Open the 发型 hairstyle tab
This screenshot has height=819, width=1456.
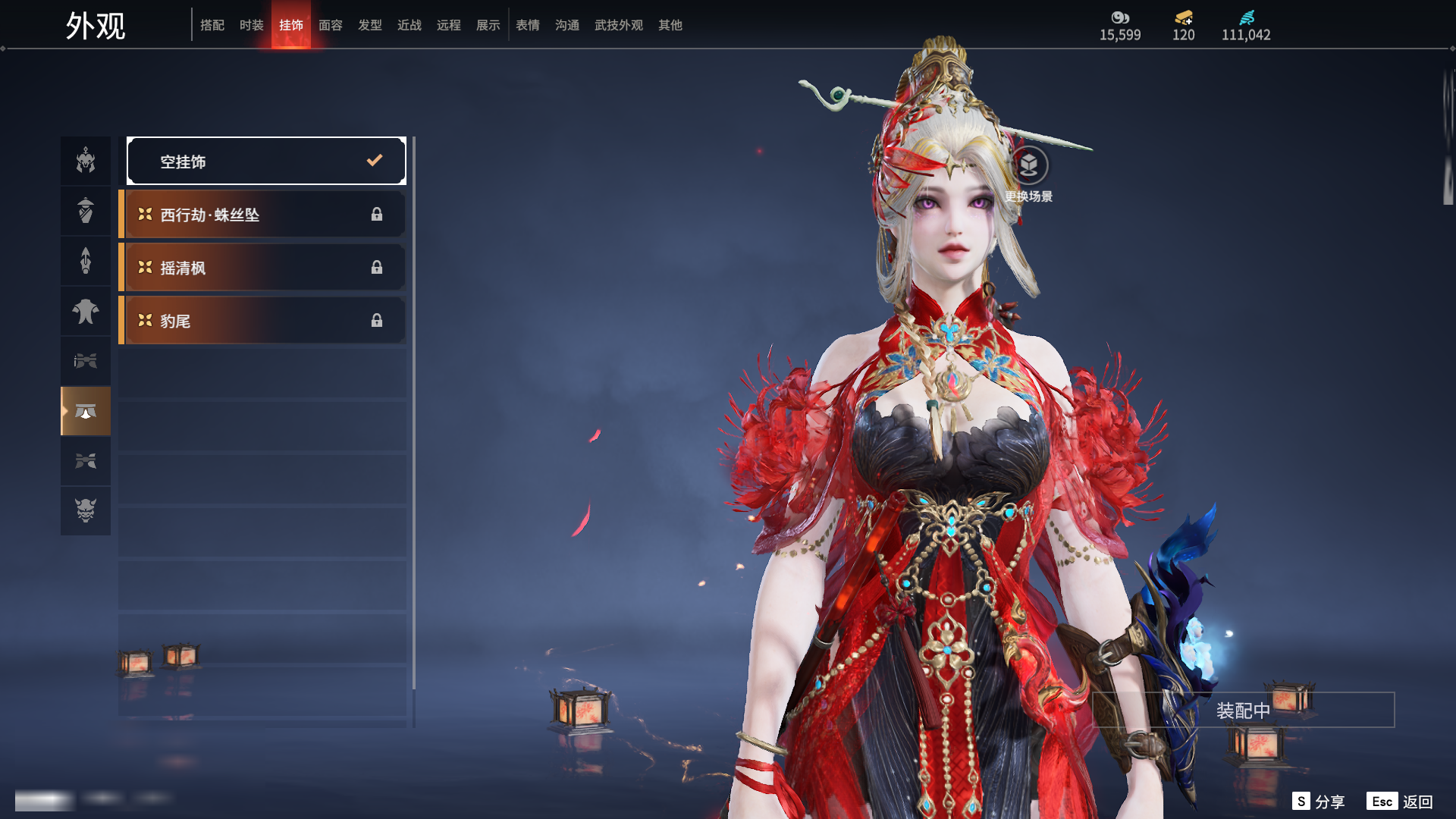click(x=370, y=25)
